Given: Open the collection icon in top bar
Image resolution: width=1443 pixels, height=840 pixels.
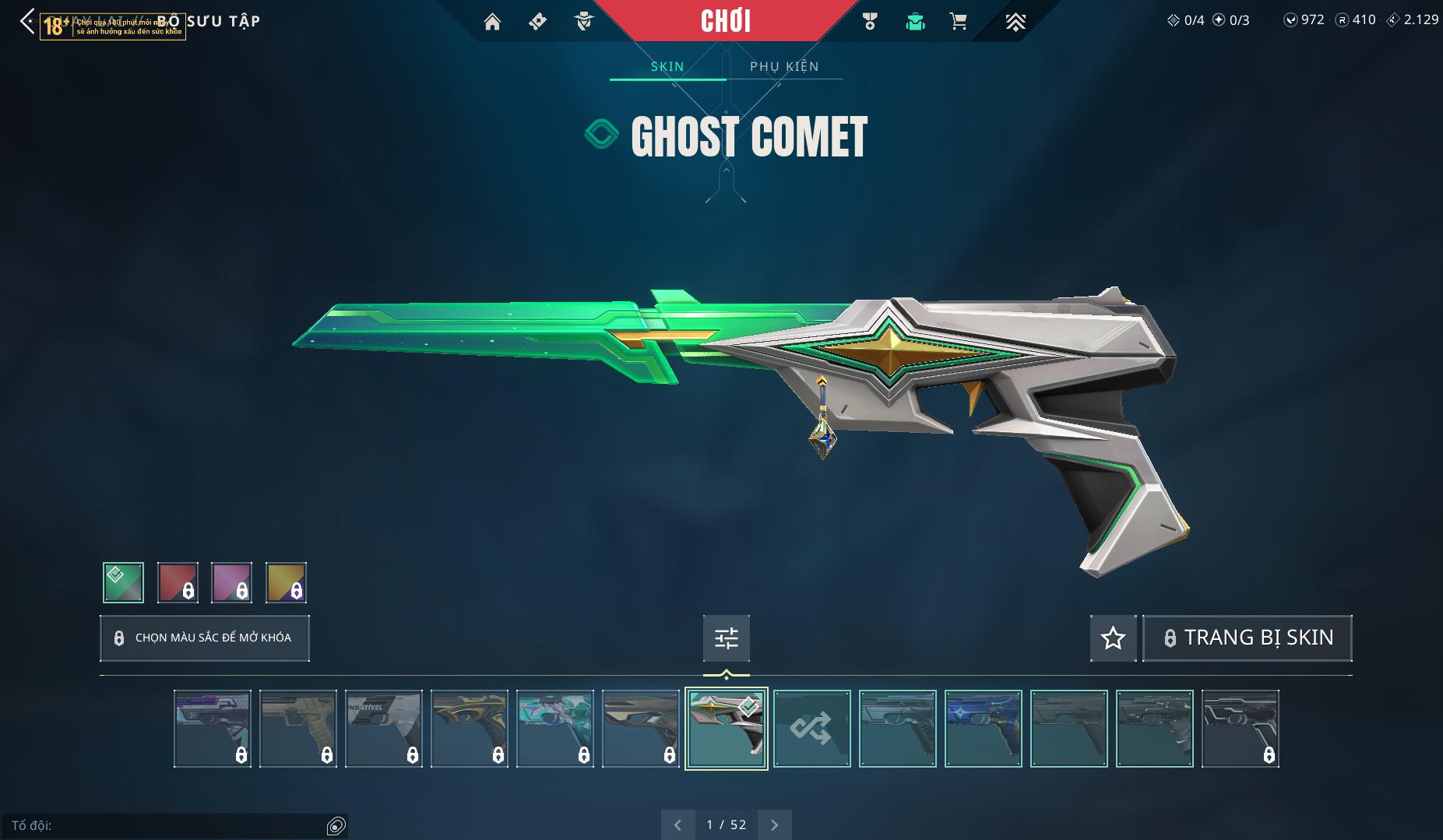Looking at the screenshot, I should 915,22.
